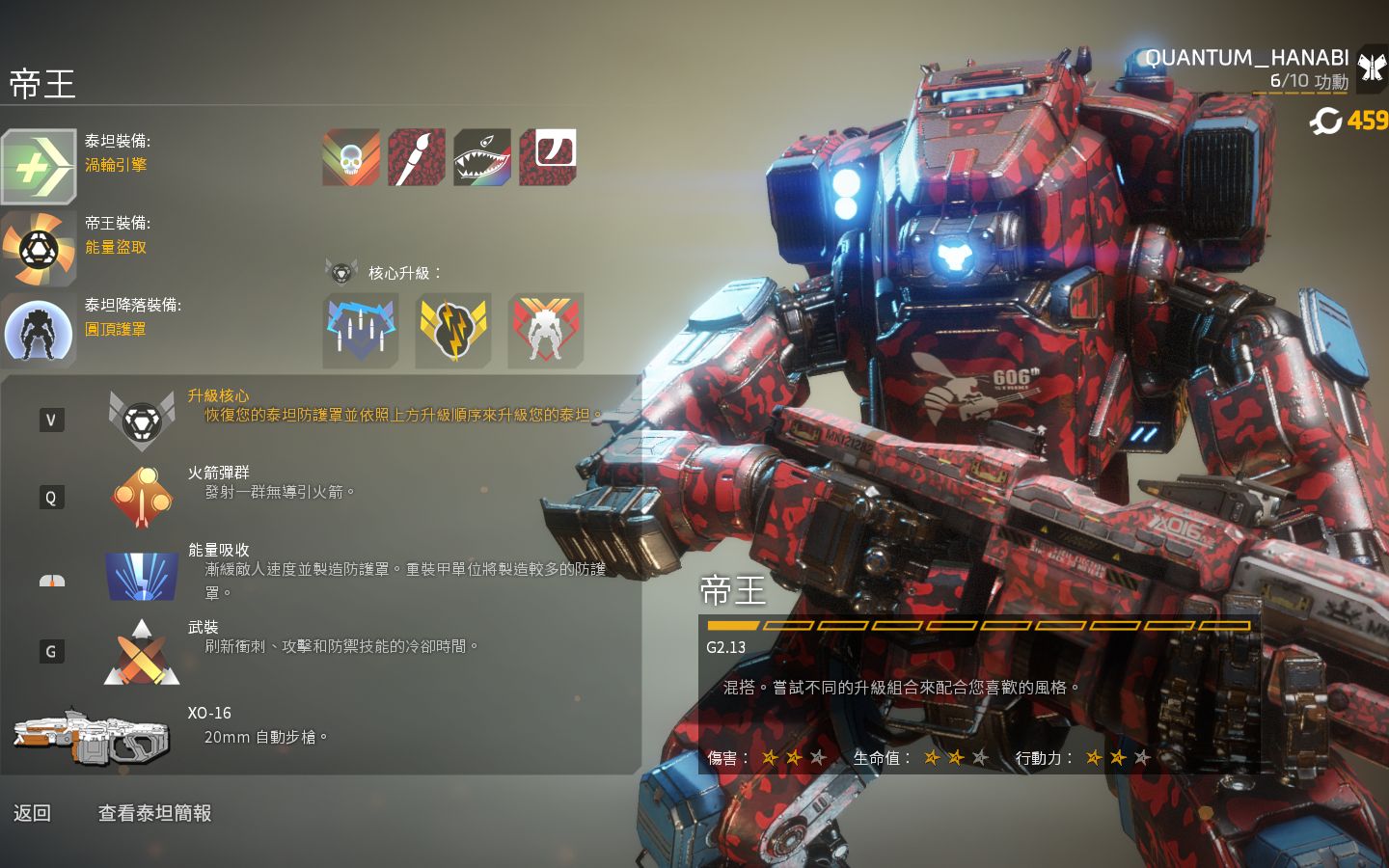This screenshot has height=868, width=1389.
Task: Show the Upgrade Core ability details
Action: 142,420
